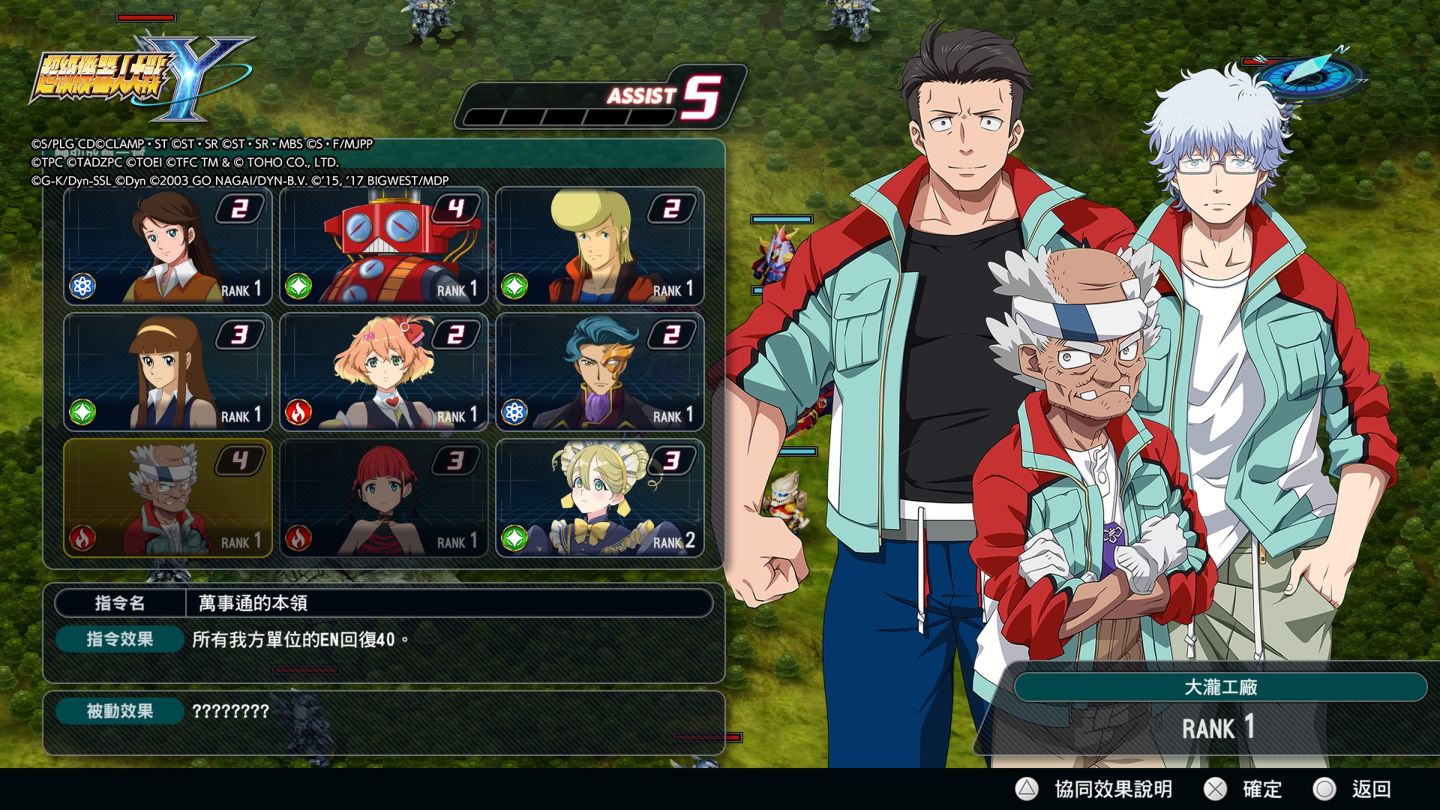Pick the blond pompadour man assist card
1440x810 pixels.
[x=600, y=246]
